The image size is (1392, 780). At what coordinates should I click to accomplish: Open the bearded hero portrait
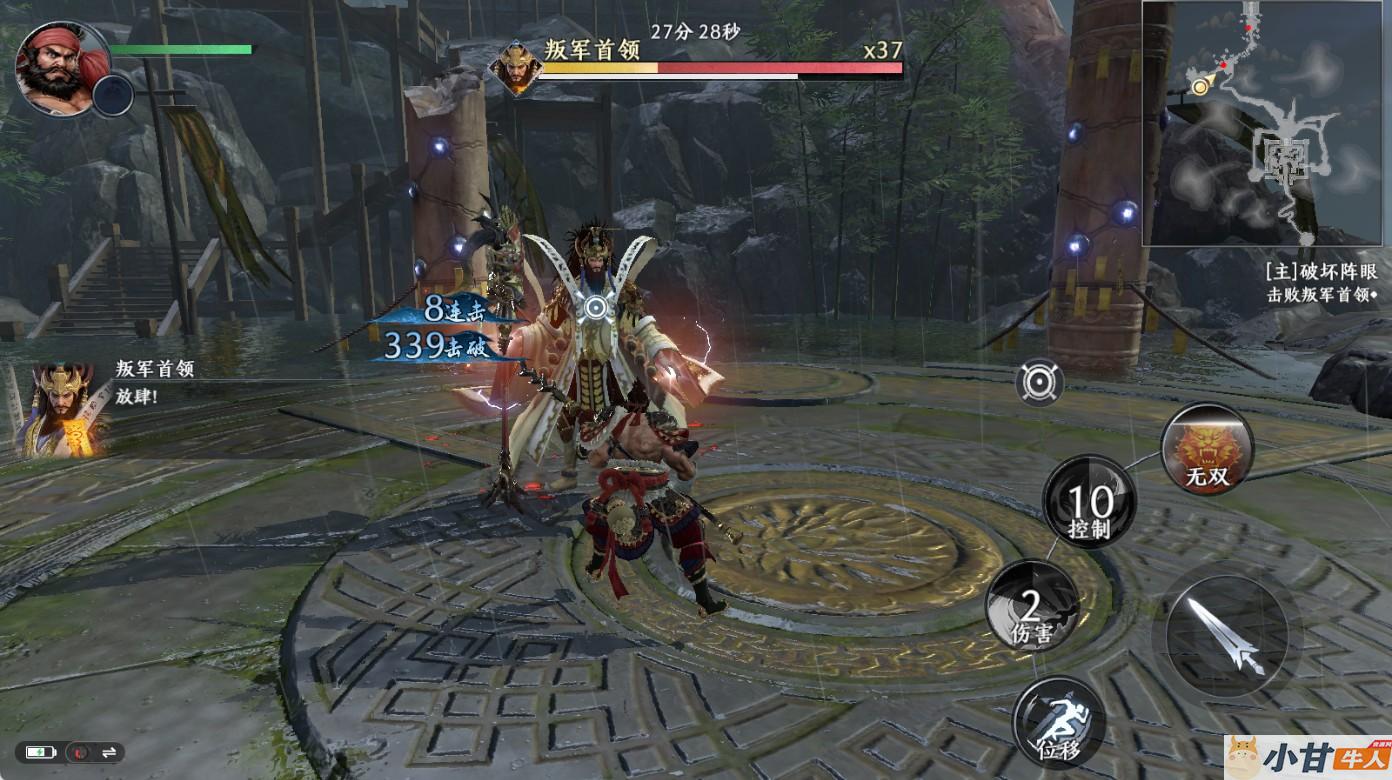[61, 68]
